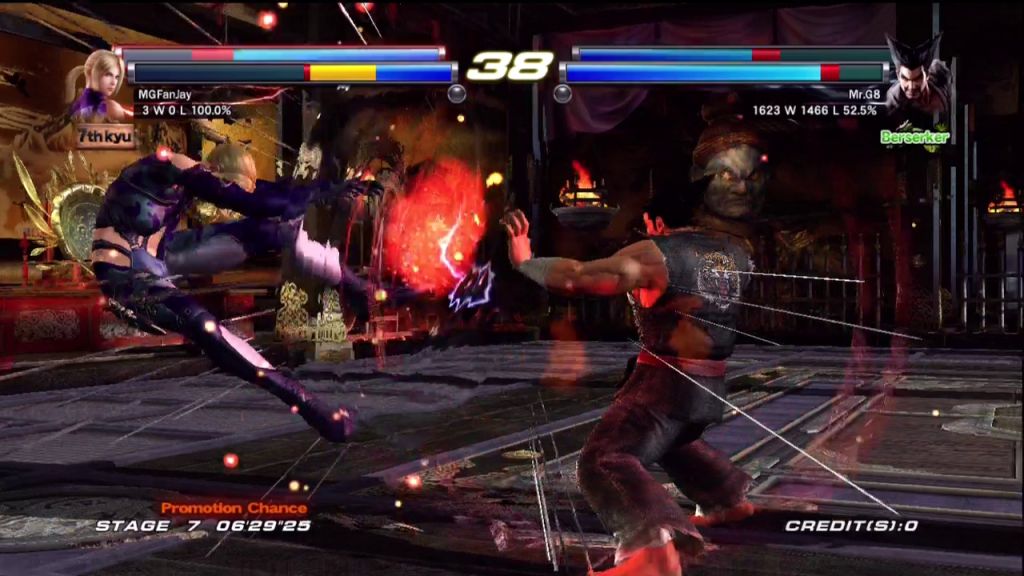1024x576 pixels.
Task: Click the 7th kyu rank badge
Action: pos(104,134)
